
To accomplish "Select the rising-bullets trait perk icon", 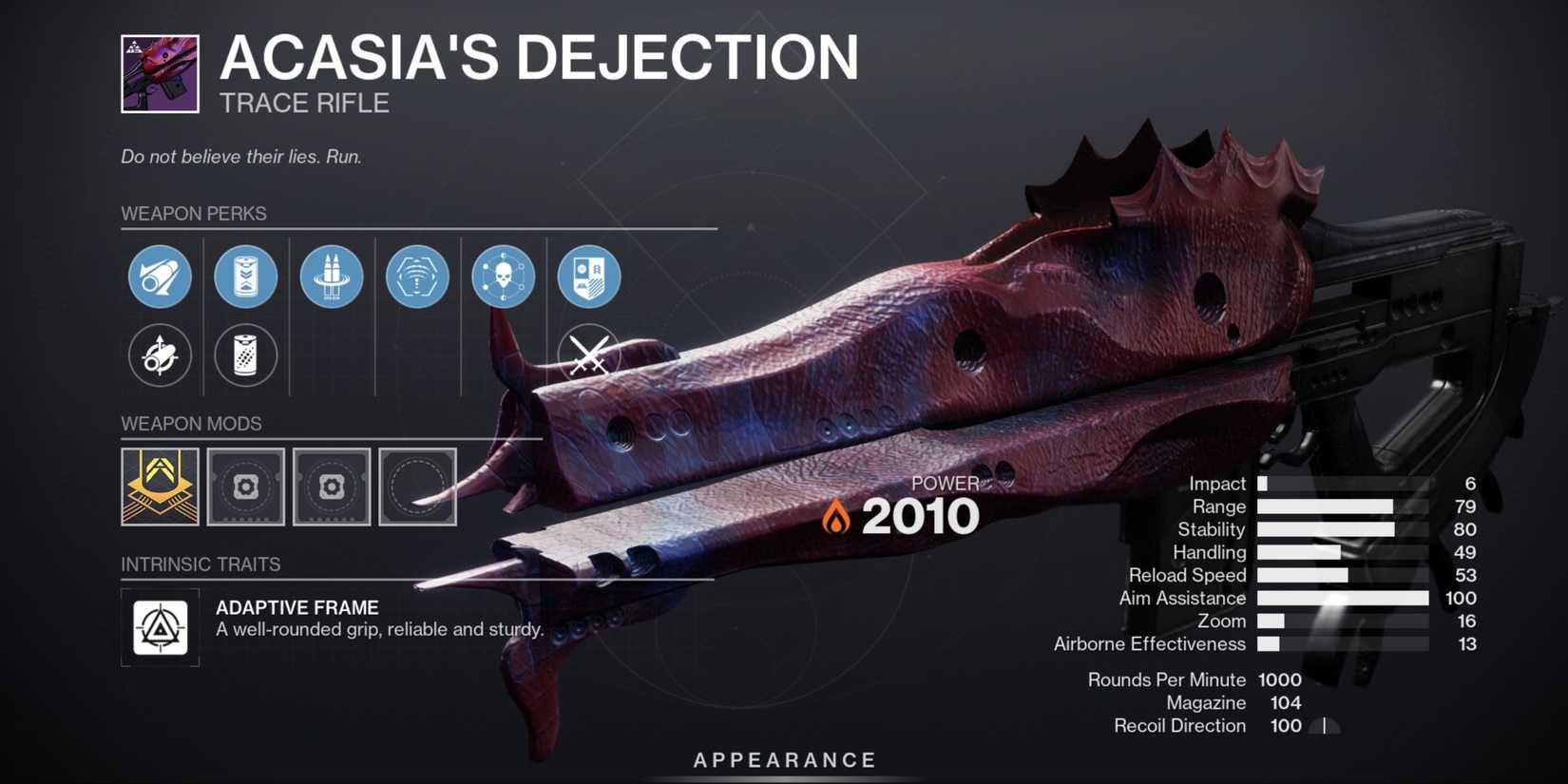I will coord(331,277).
